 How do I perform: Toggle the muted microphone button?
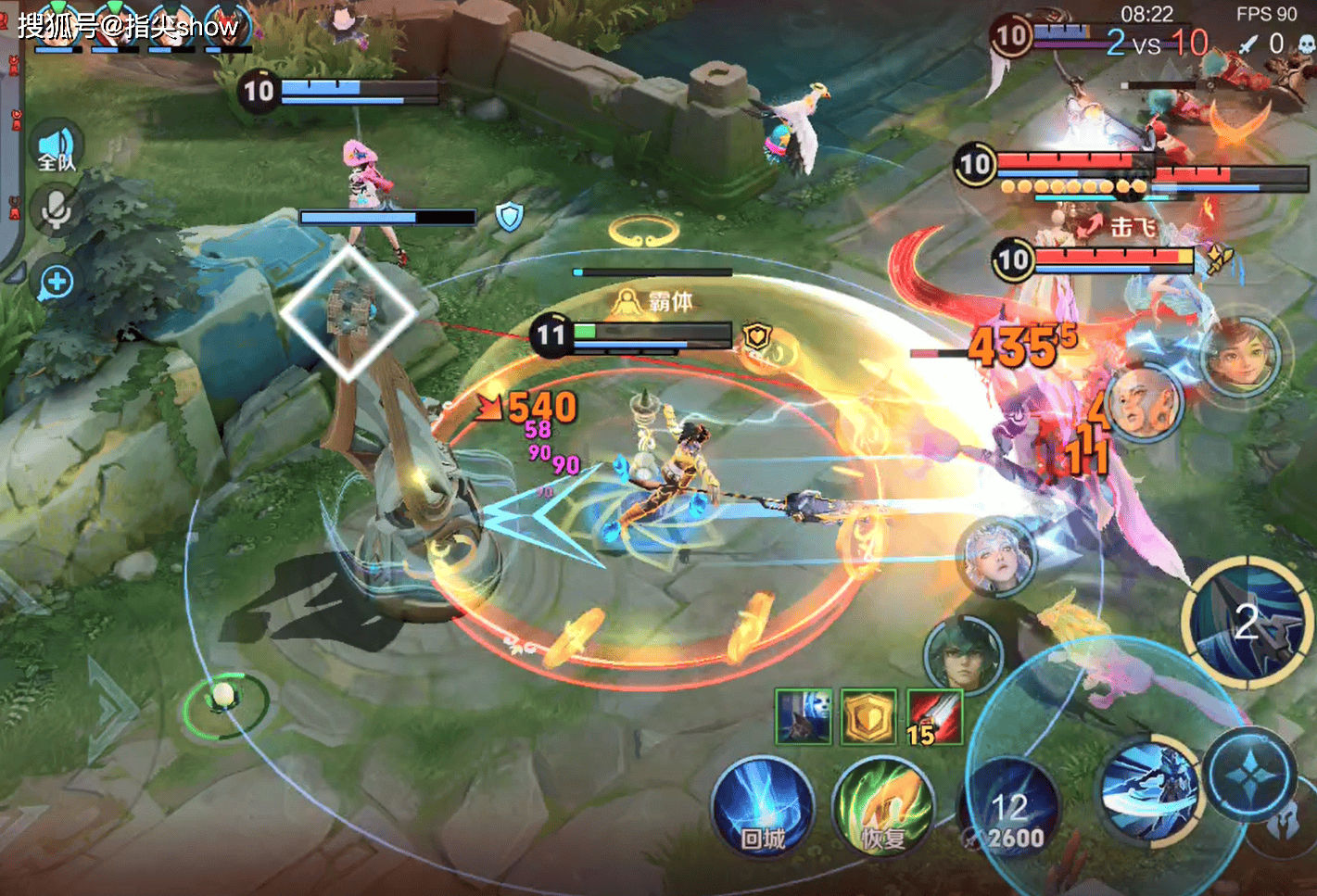57,211
